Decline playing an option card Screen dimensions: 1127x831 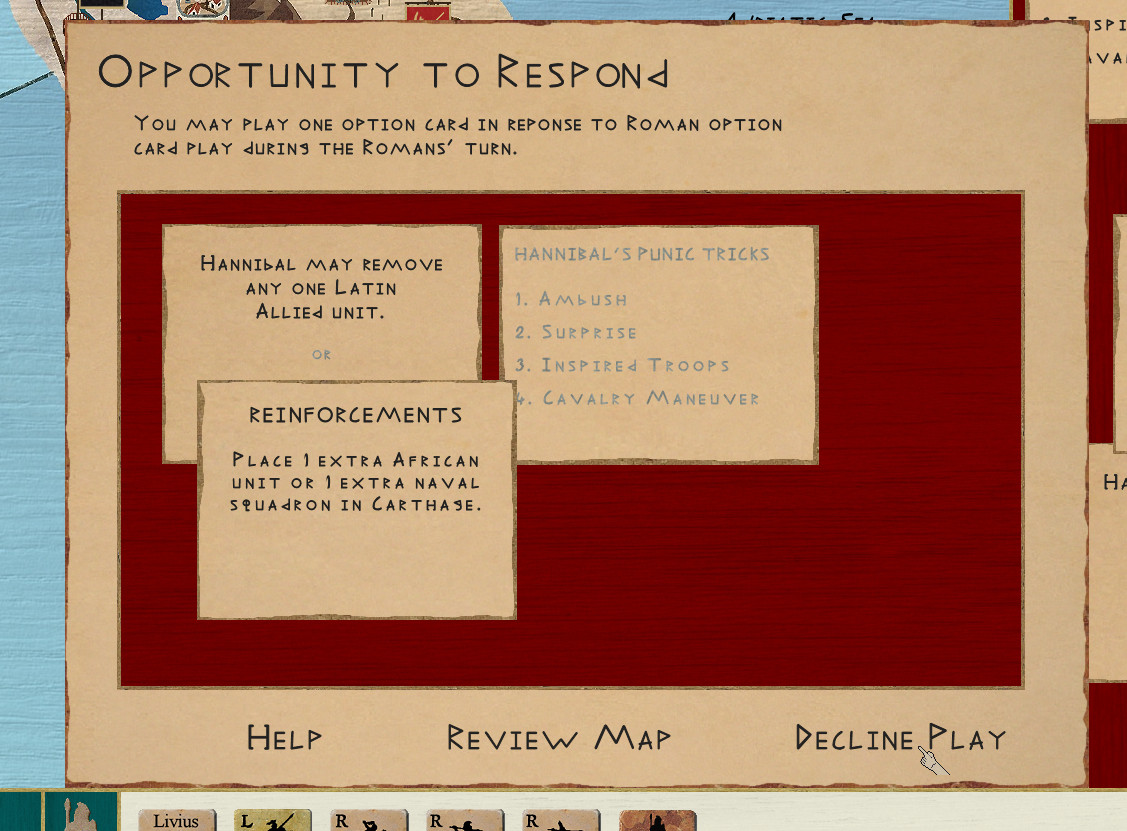[899, 739]
